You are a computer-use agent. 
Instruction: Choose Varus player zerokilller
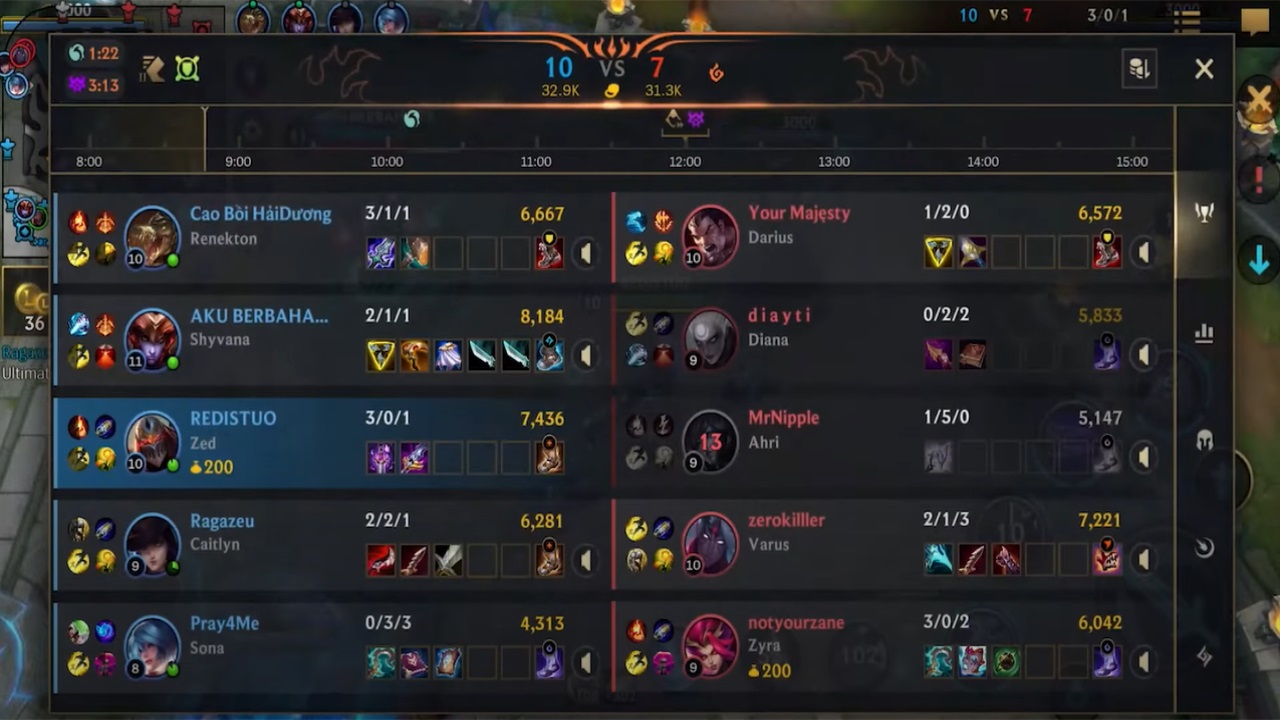(786, 521)
